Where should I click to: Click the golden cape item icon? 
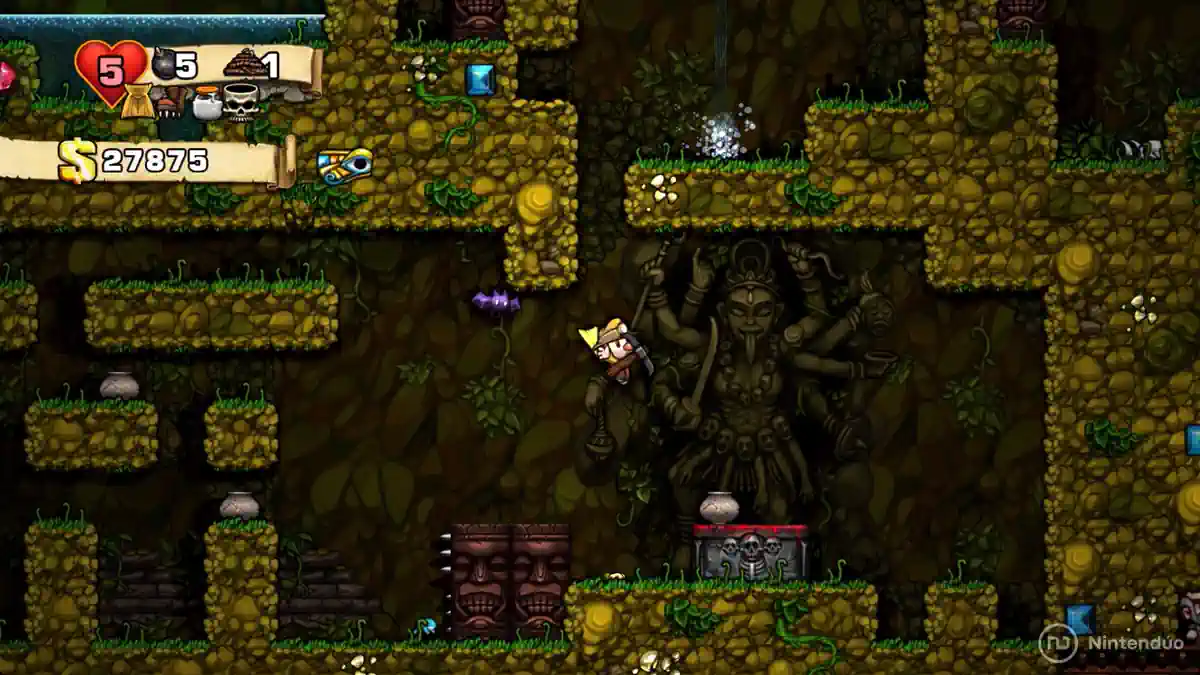(x=138, y=101)
